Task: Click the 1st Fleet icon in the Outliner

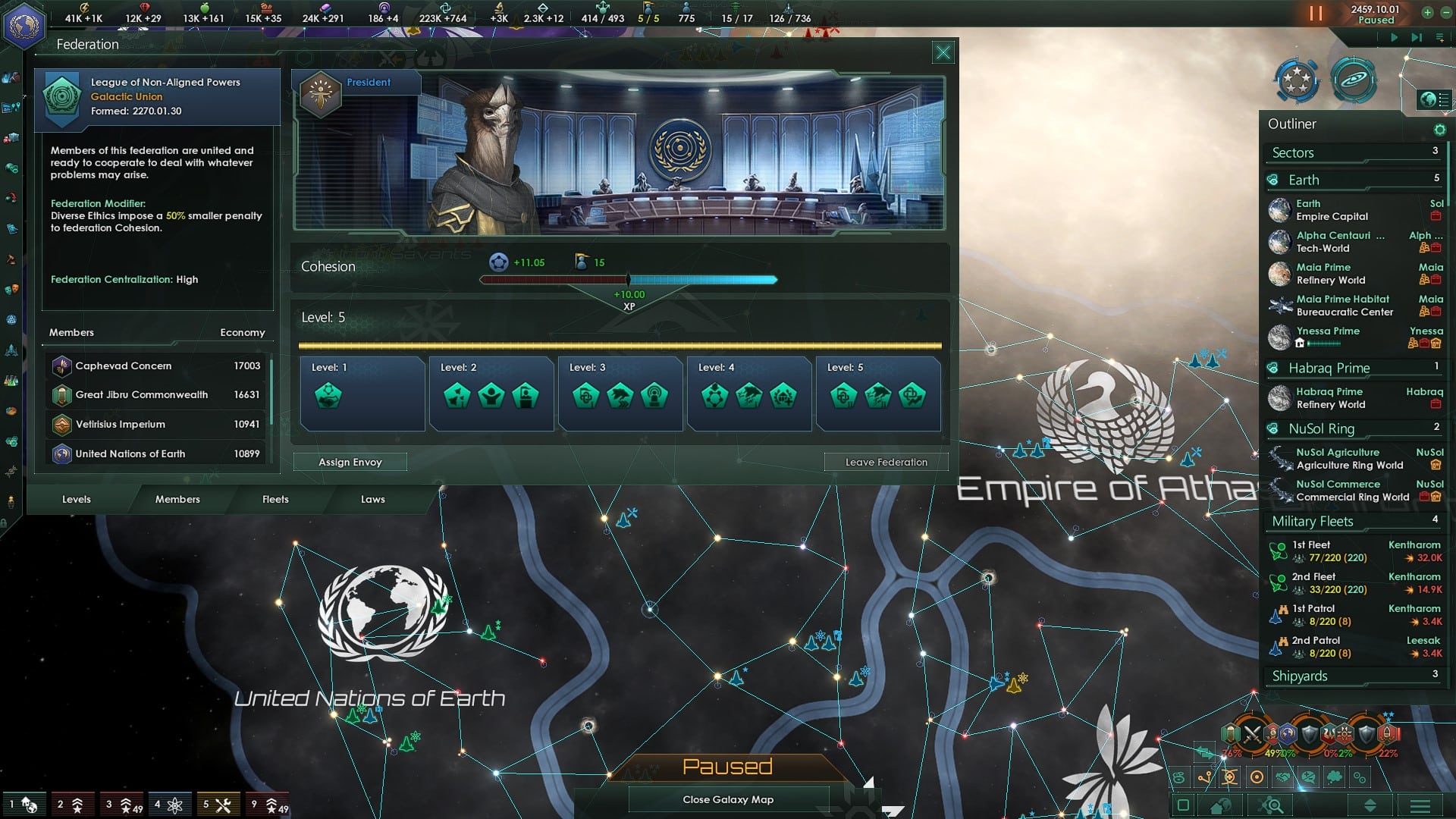Action: coord(1277,551)
